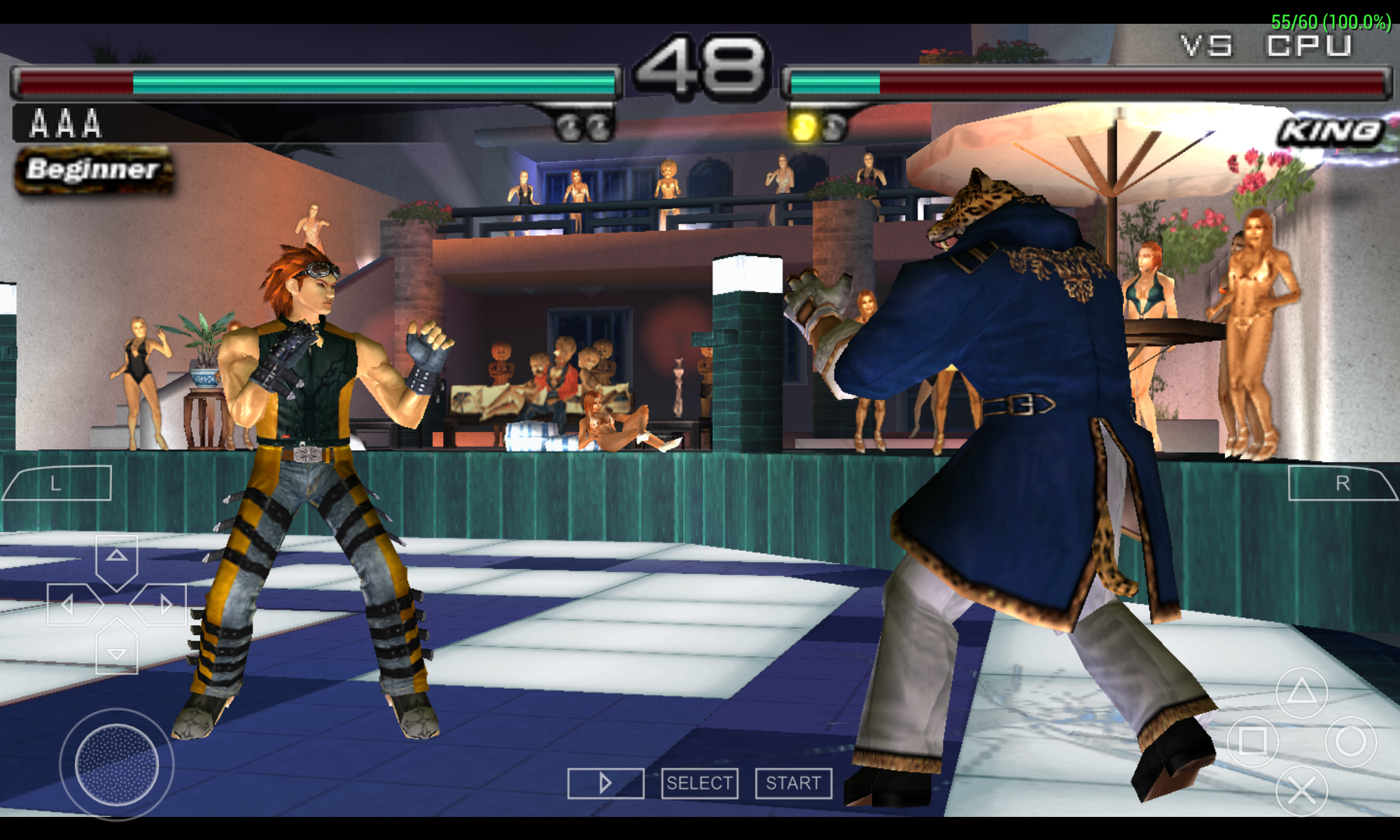Tap the R shoulder button
This screenshot has height=840, width=1400.
1341,483
